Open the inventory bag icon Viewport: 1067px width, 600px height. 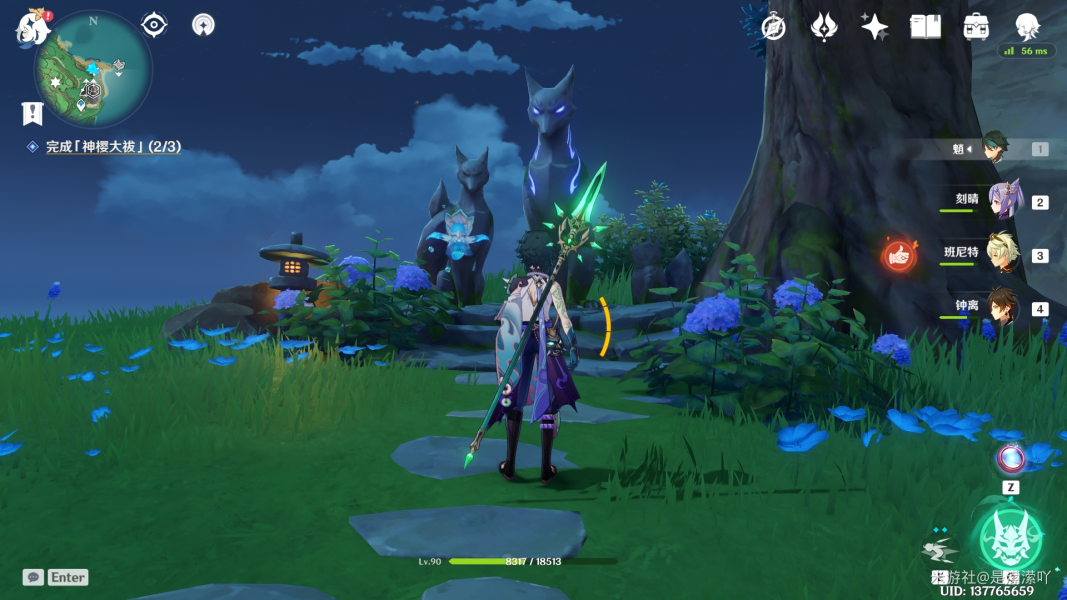976,27
